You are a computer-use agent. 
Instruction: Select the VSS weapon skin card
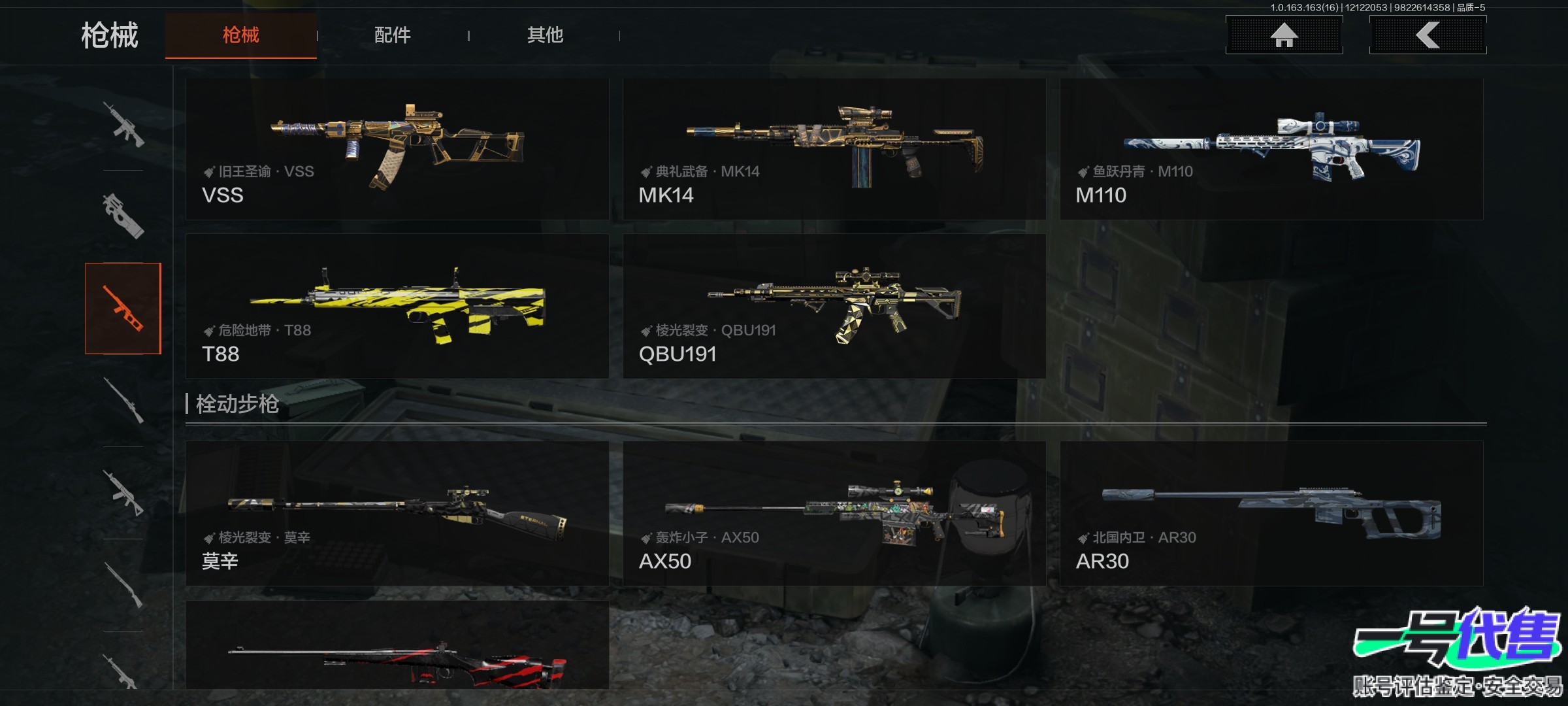click(397, 149)
